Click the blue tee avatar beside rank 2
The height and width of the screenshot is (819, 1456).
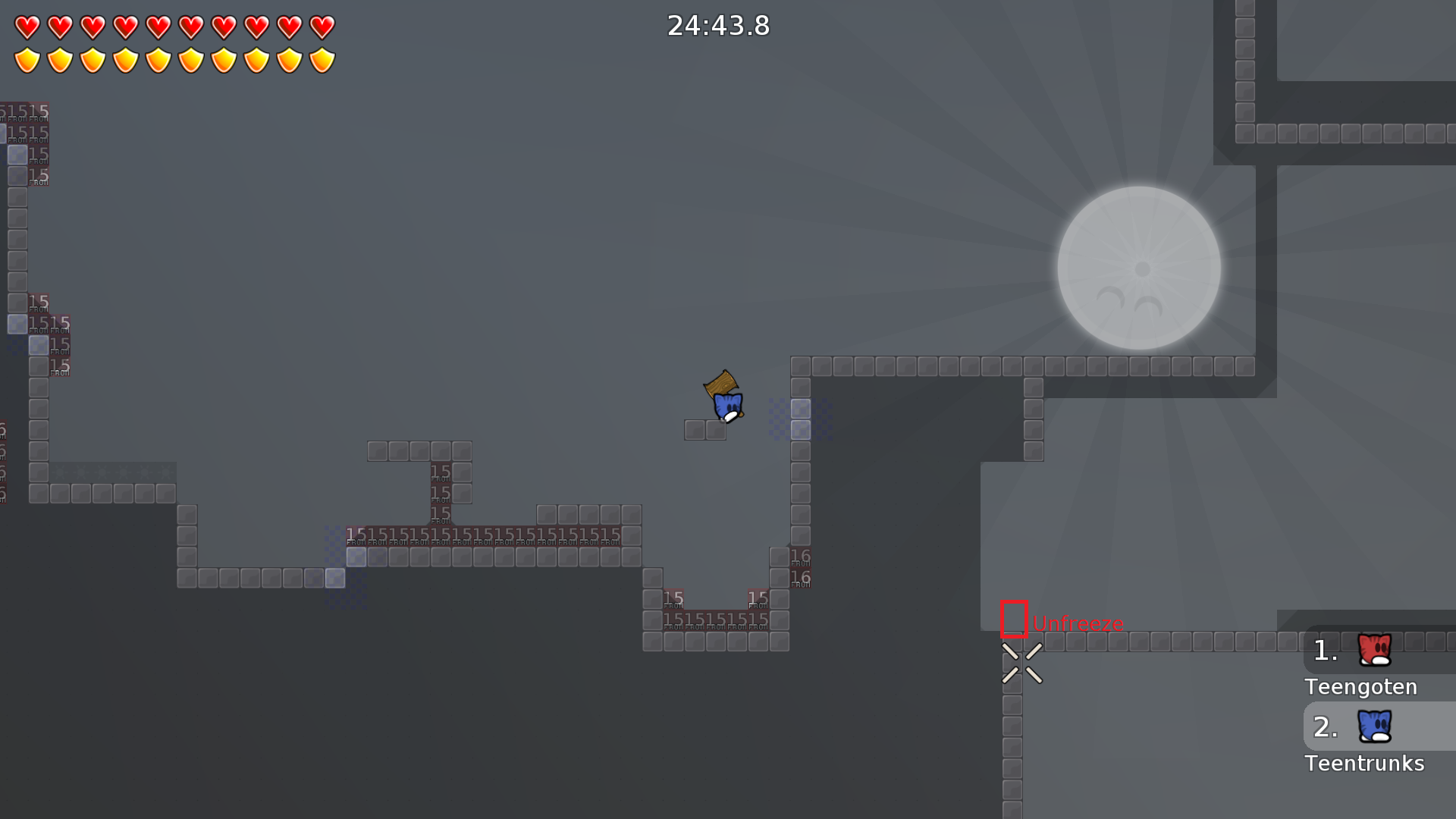[1373, 726]
